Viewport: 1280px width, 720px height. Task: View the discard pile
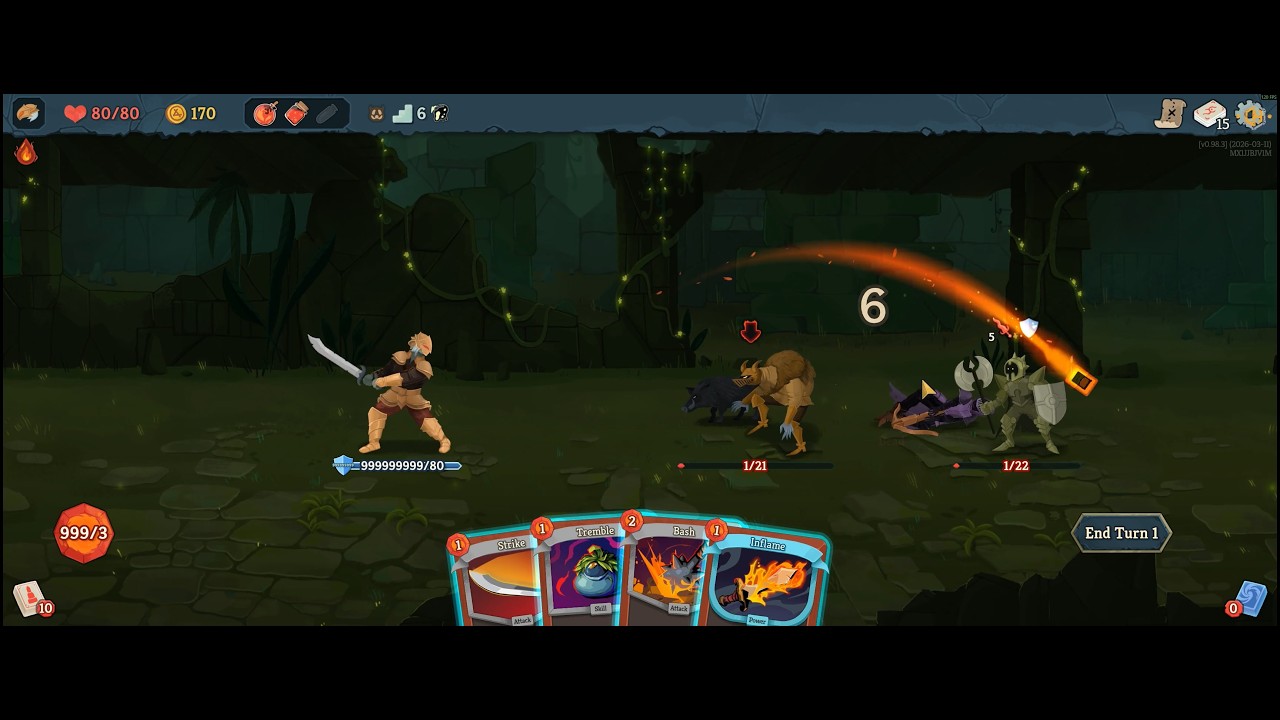tap(1250, 598)
